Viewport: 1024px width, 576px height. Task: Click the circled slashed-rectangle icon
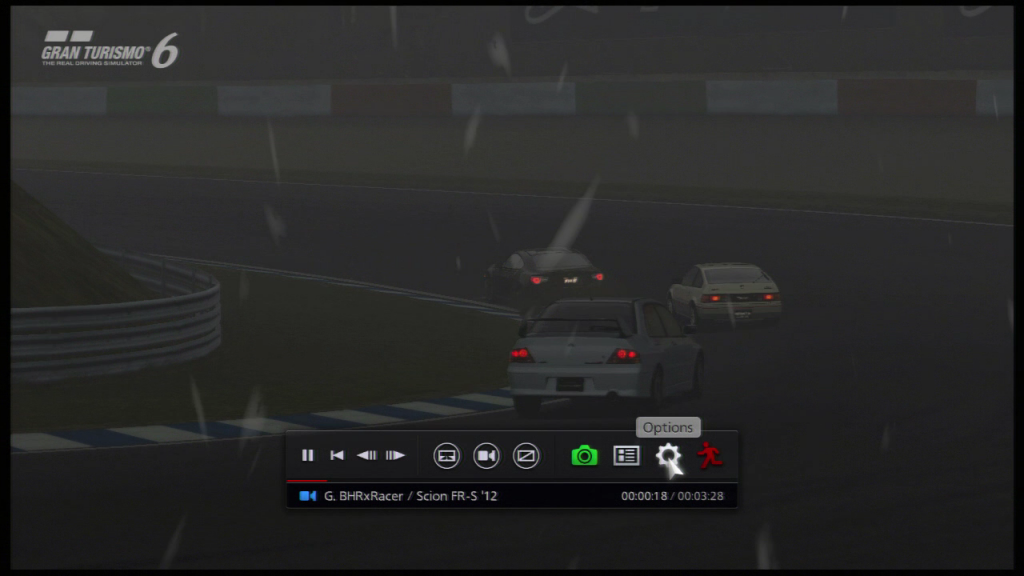(526, 456)
